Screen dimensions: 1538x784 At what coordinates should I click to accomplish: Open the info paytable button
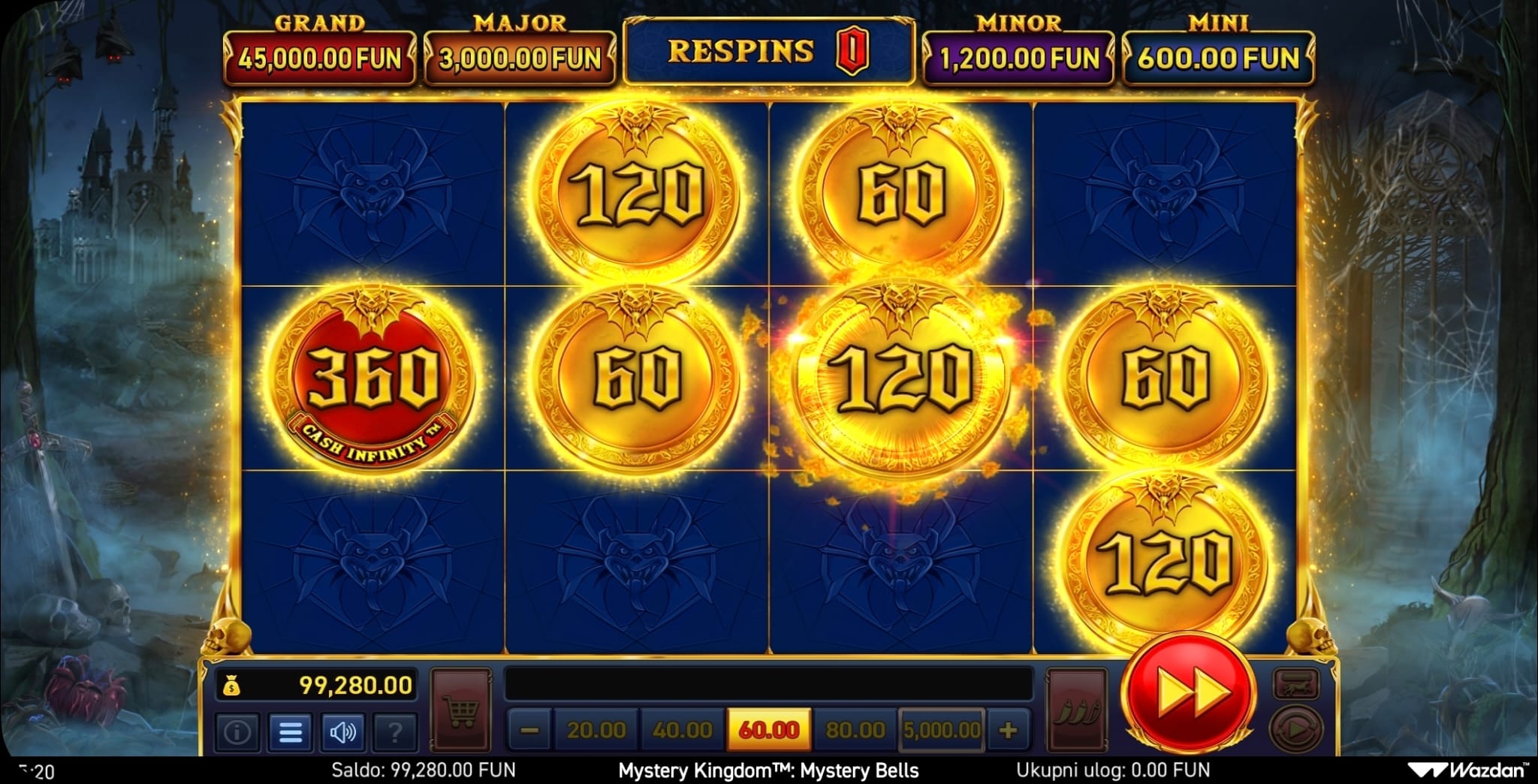(237, 731)
